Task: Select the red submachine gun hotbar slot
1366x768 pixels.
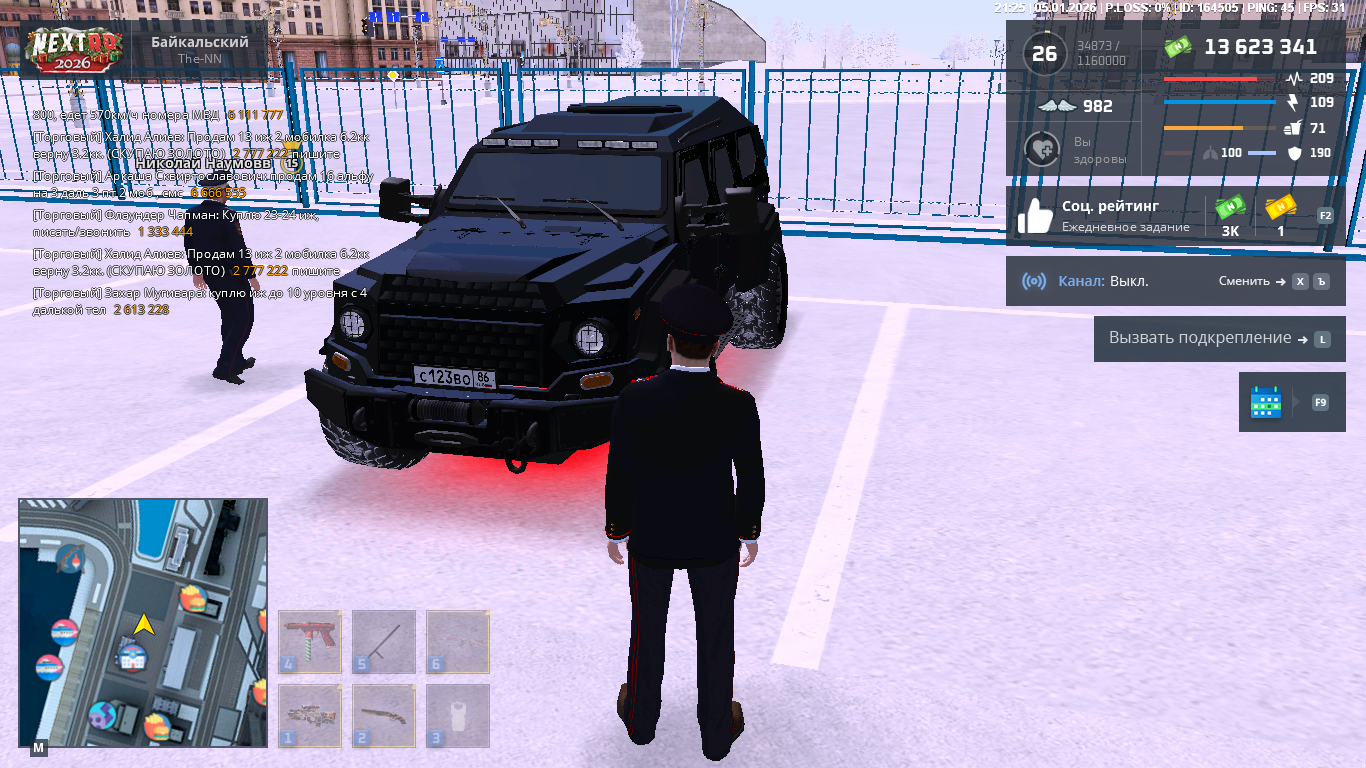Action: pos(310,641)
